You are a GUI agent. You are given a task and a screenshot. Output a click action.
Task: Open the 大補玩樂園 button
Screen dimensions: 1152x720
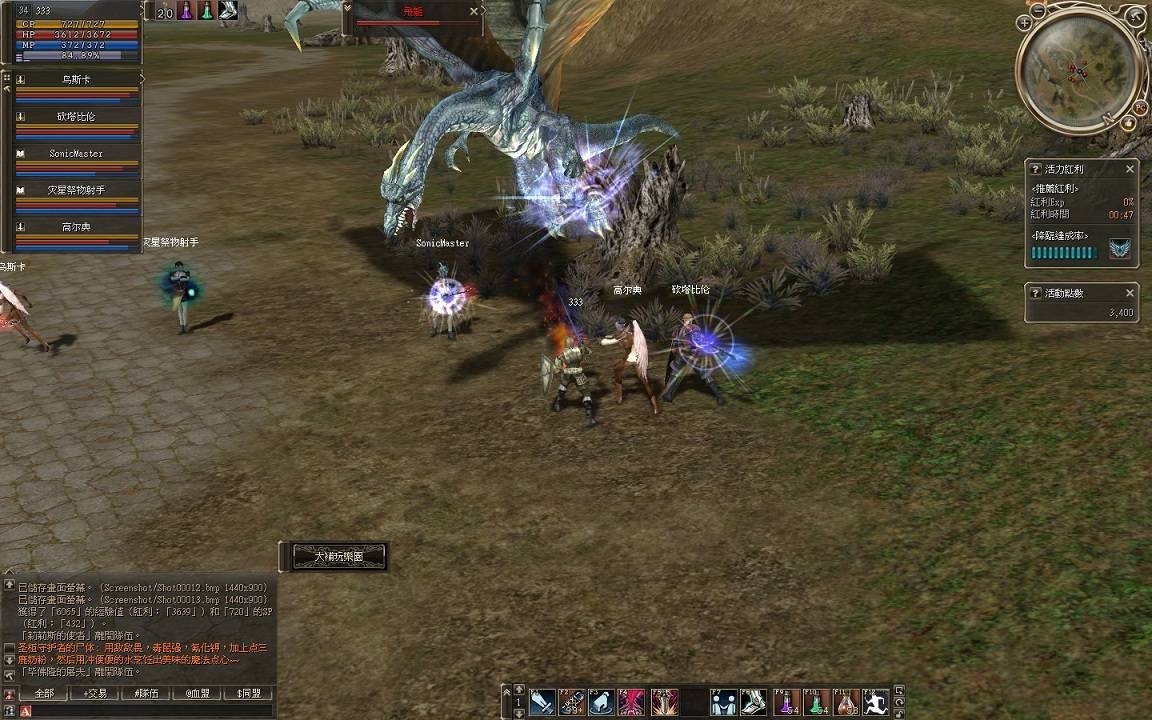(338, 556)
